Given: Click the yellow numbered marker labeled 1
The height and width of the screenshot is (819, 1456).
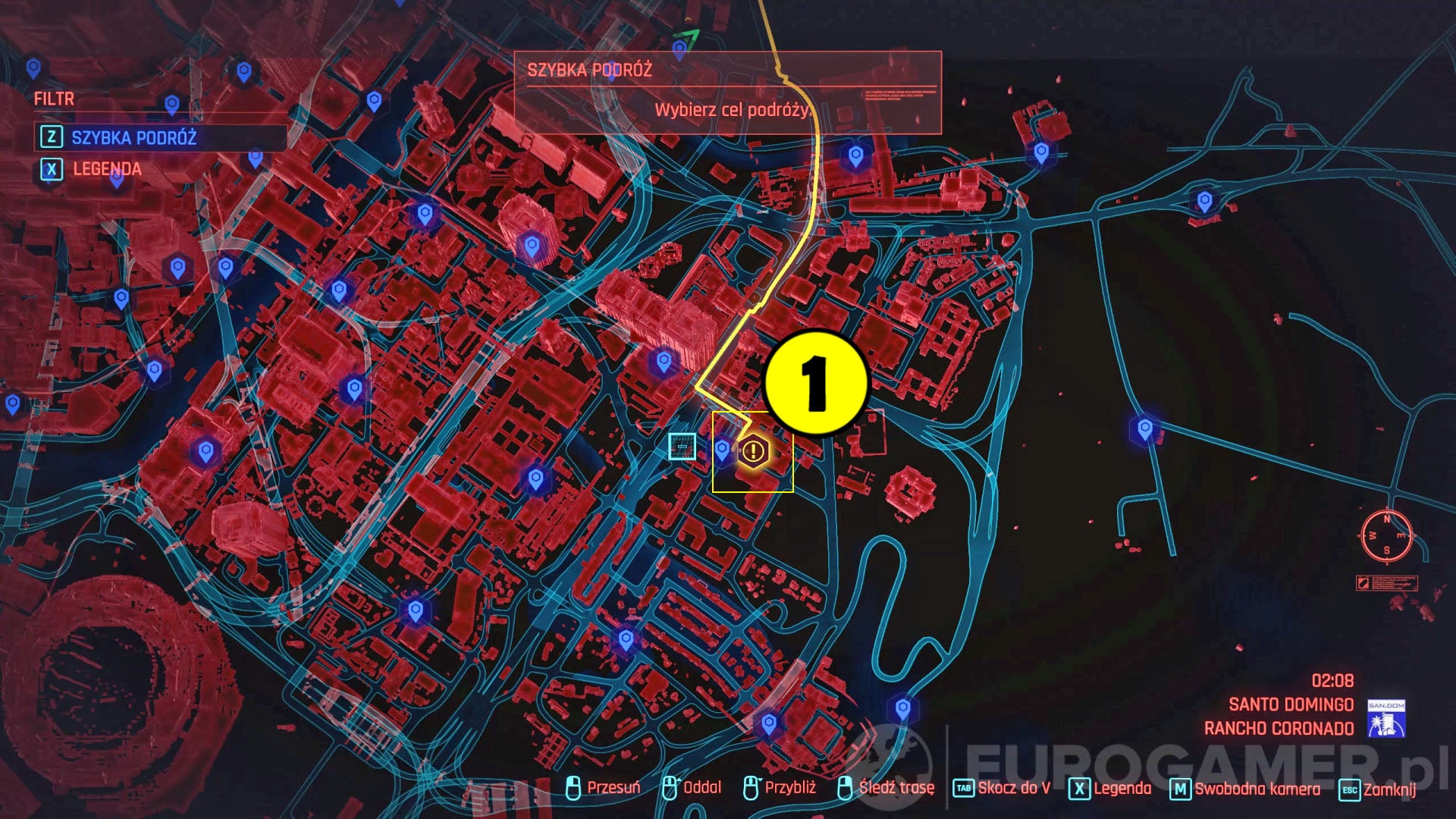Looking at the screenshot, I should (815, 383).
